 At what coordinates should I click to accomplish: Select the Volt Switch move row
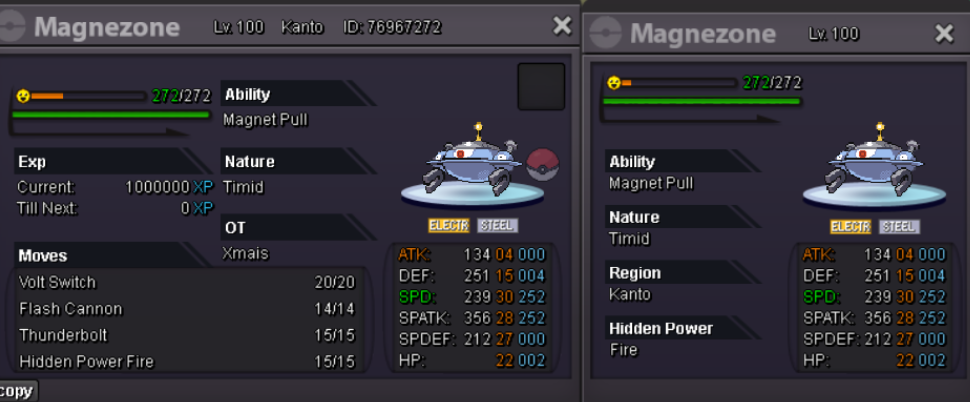click(186, 283)
